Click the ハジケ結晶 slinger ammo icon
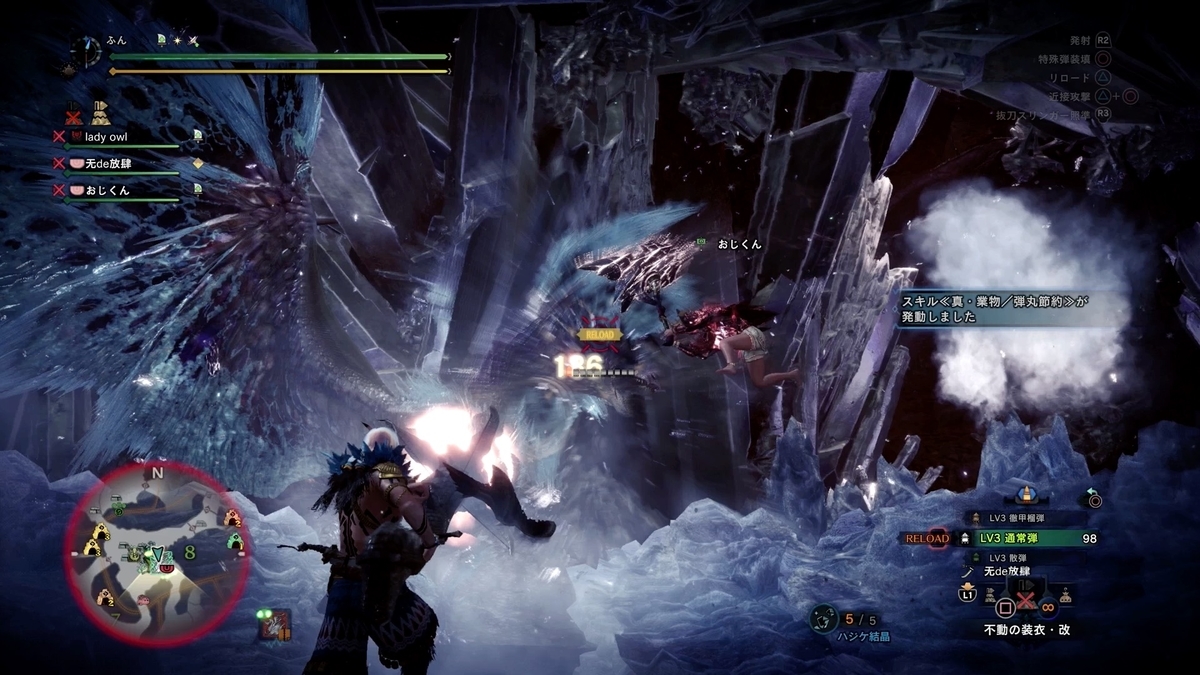The image size is (1200, 675). (822, 620)
